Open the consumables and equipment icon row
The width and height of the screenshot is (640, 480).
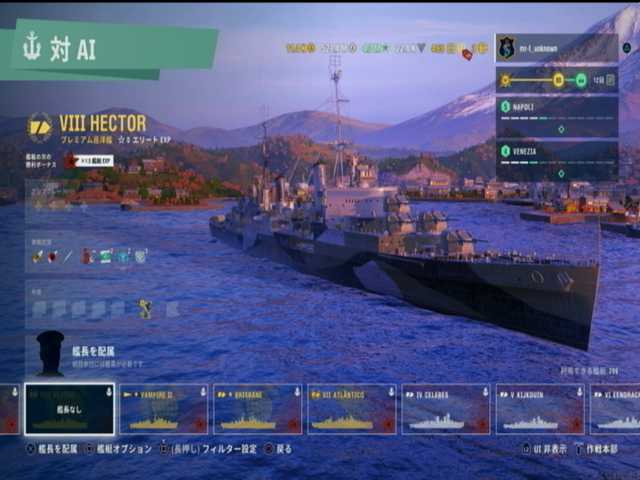(90, 256)
